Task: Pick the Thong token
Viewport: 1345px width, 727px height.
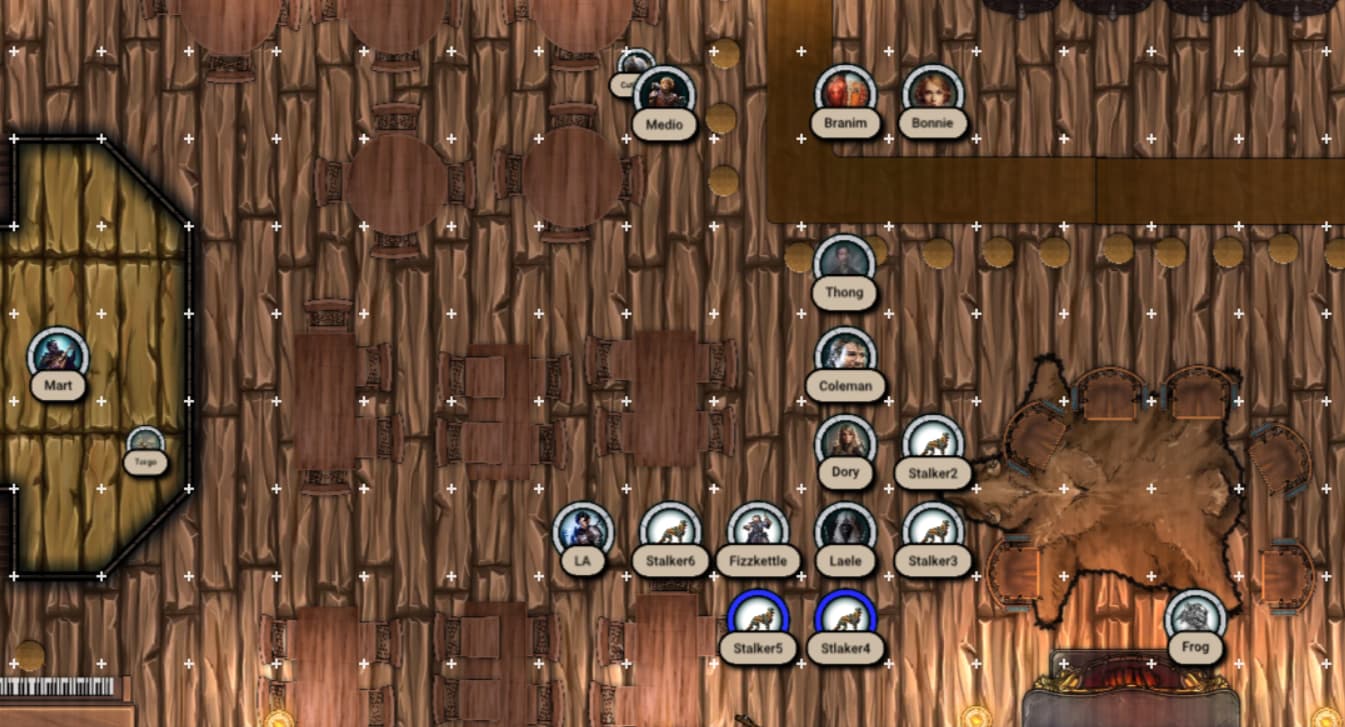Action: (845, 264)
